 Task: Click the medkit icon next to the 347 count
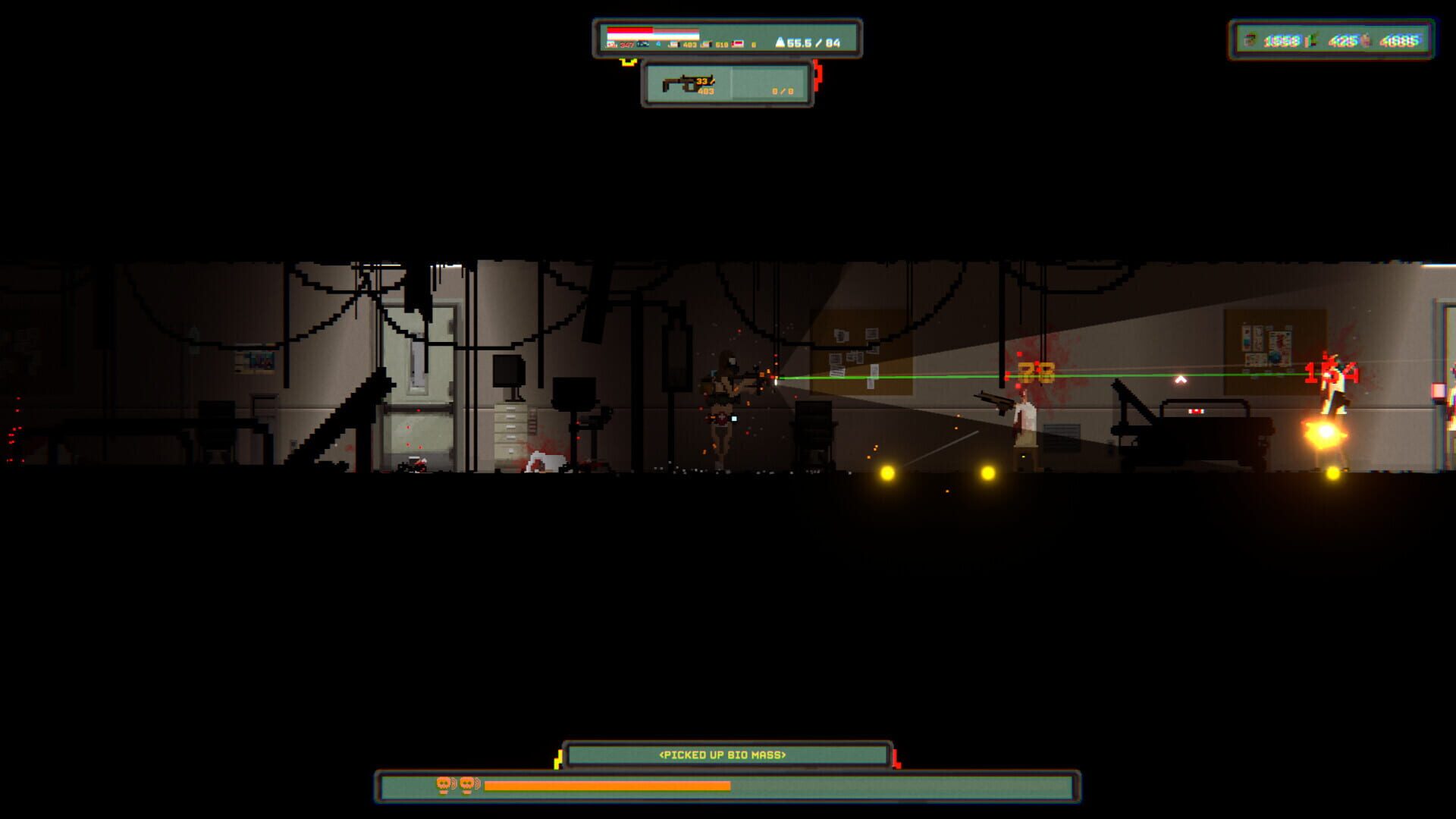610,44
